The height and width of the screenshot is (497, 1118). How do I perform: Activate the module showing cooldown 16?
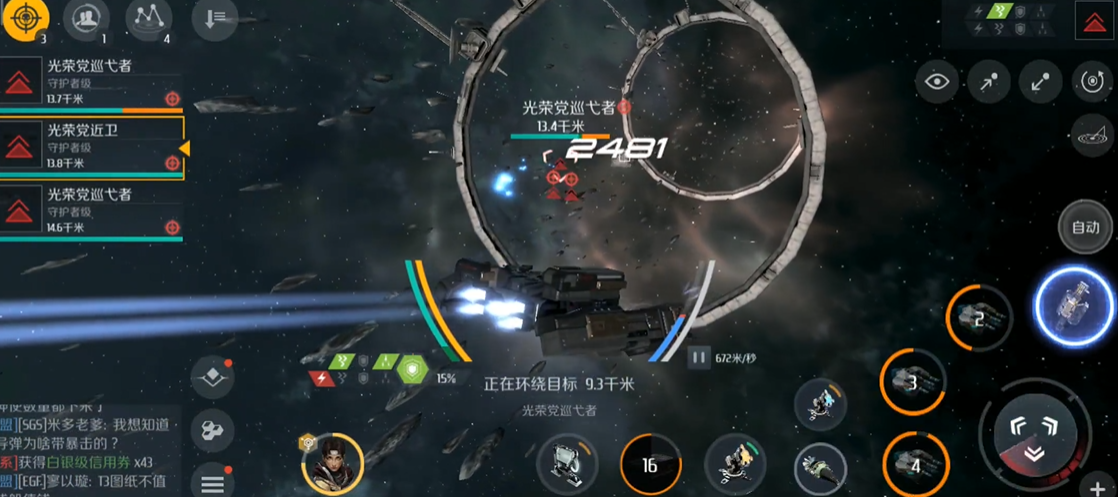(x=650, y=464)
